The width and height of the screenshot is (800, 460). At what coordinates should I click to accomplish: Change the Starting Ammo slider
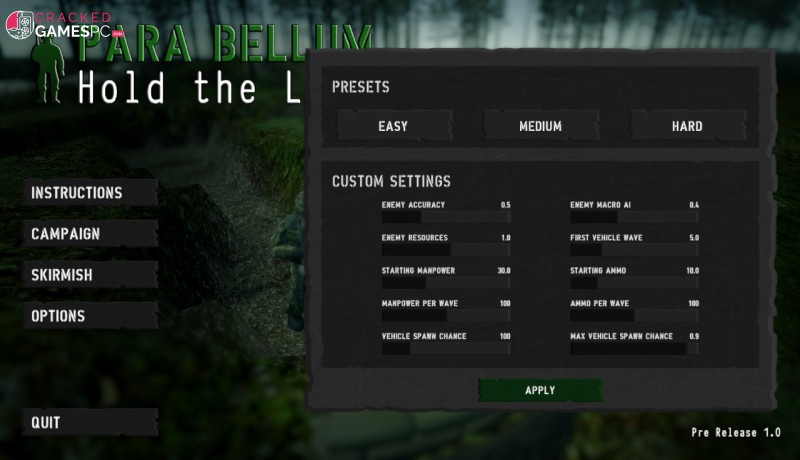tap(634, 283)
